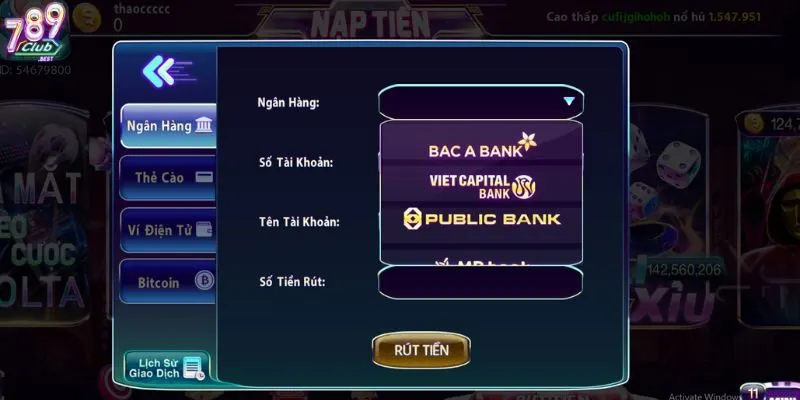Select Viet Capital Bank option

(481, 184)
